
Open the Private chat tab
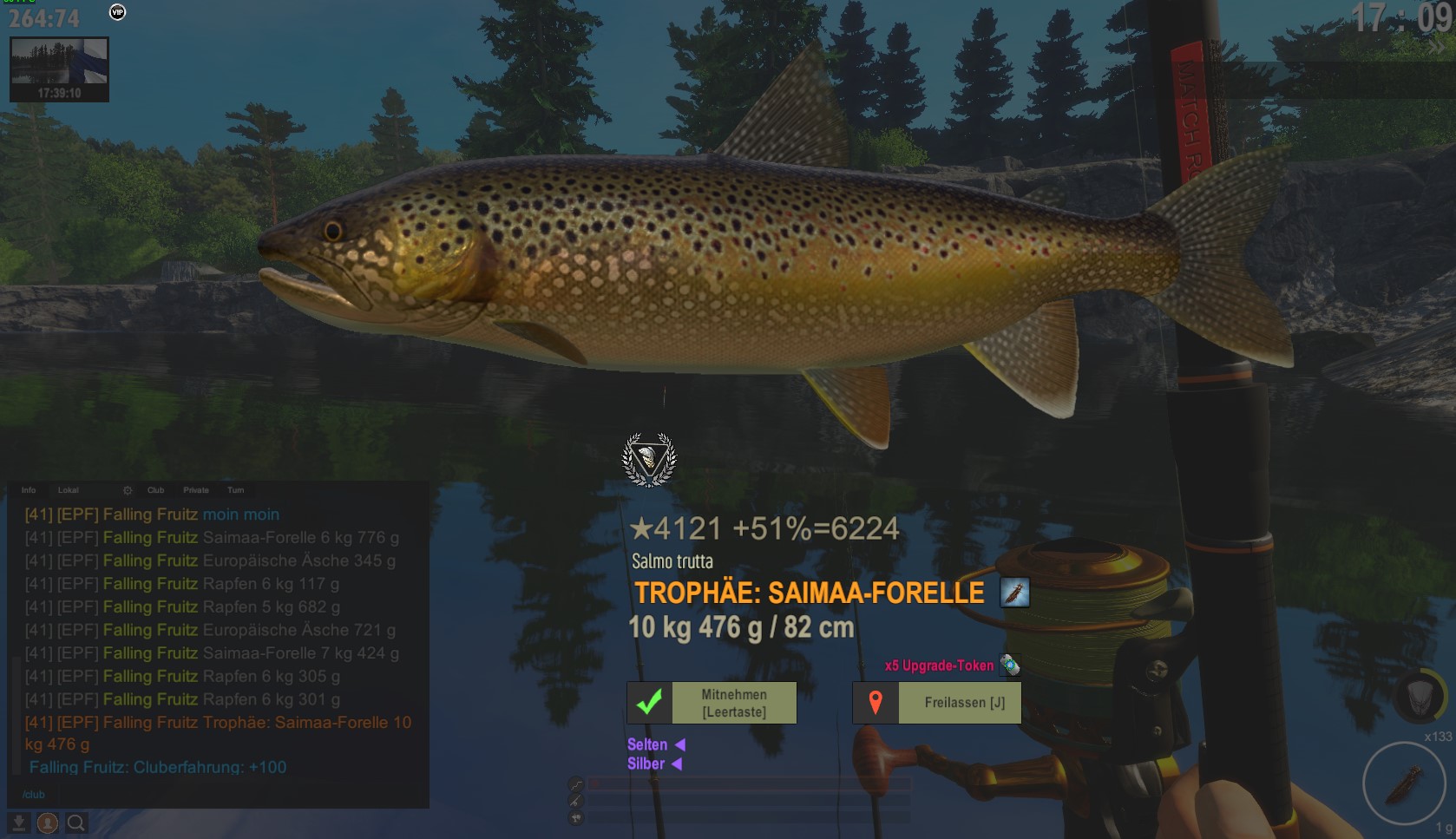coord(196,490)
